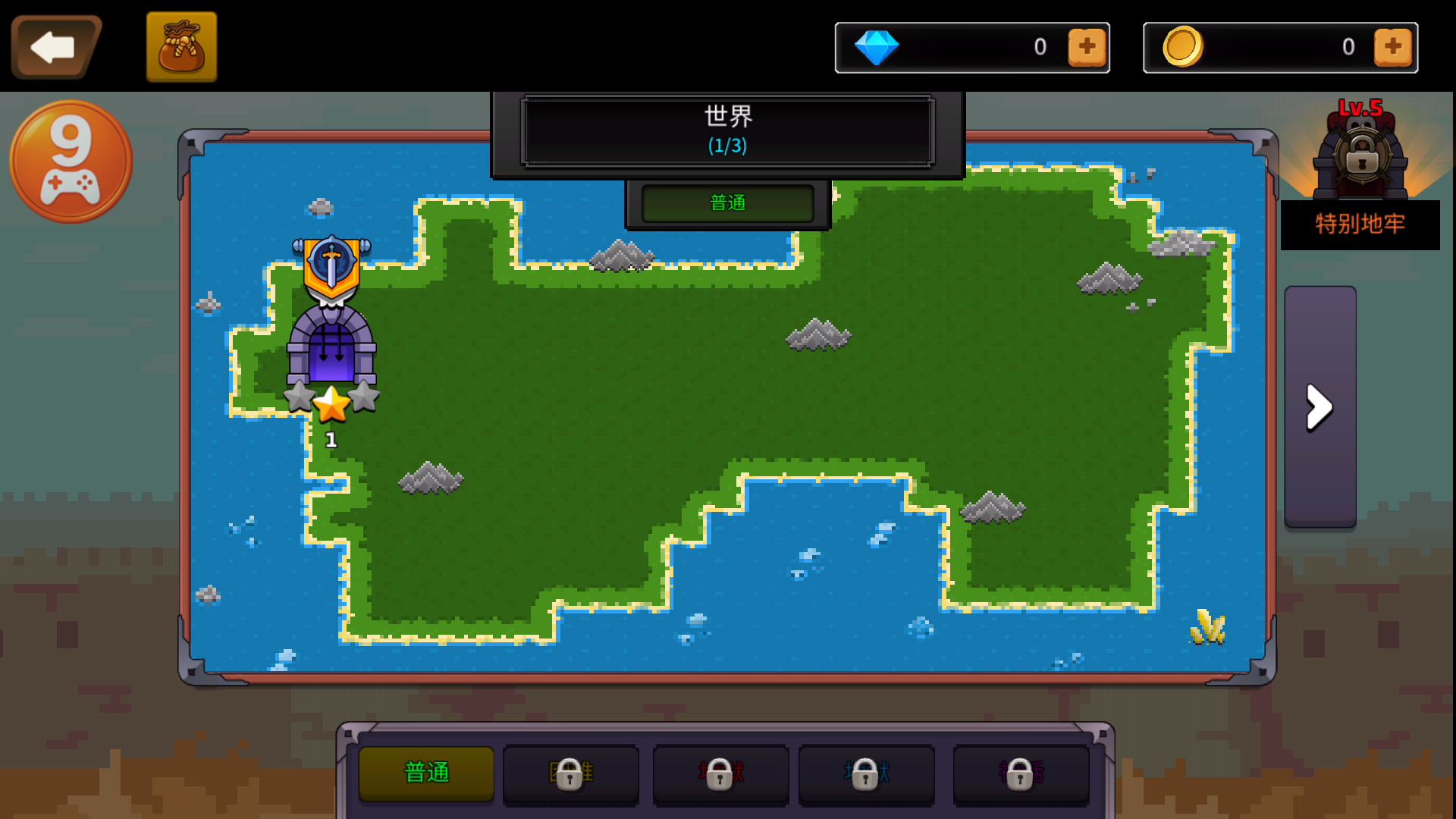Select the locked second difficulty tab
The image size is (1456, 819).
[570, 773]
